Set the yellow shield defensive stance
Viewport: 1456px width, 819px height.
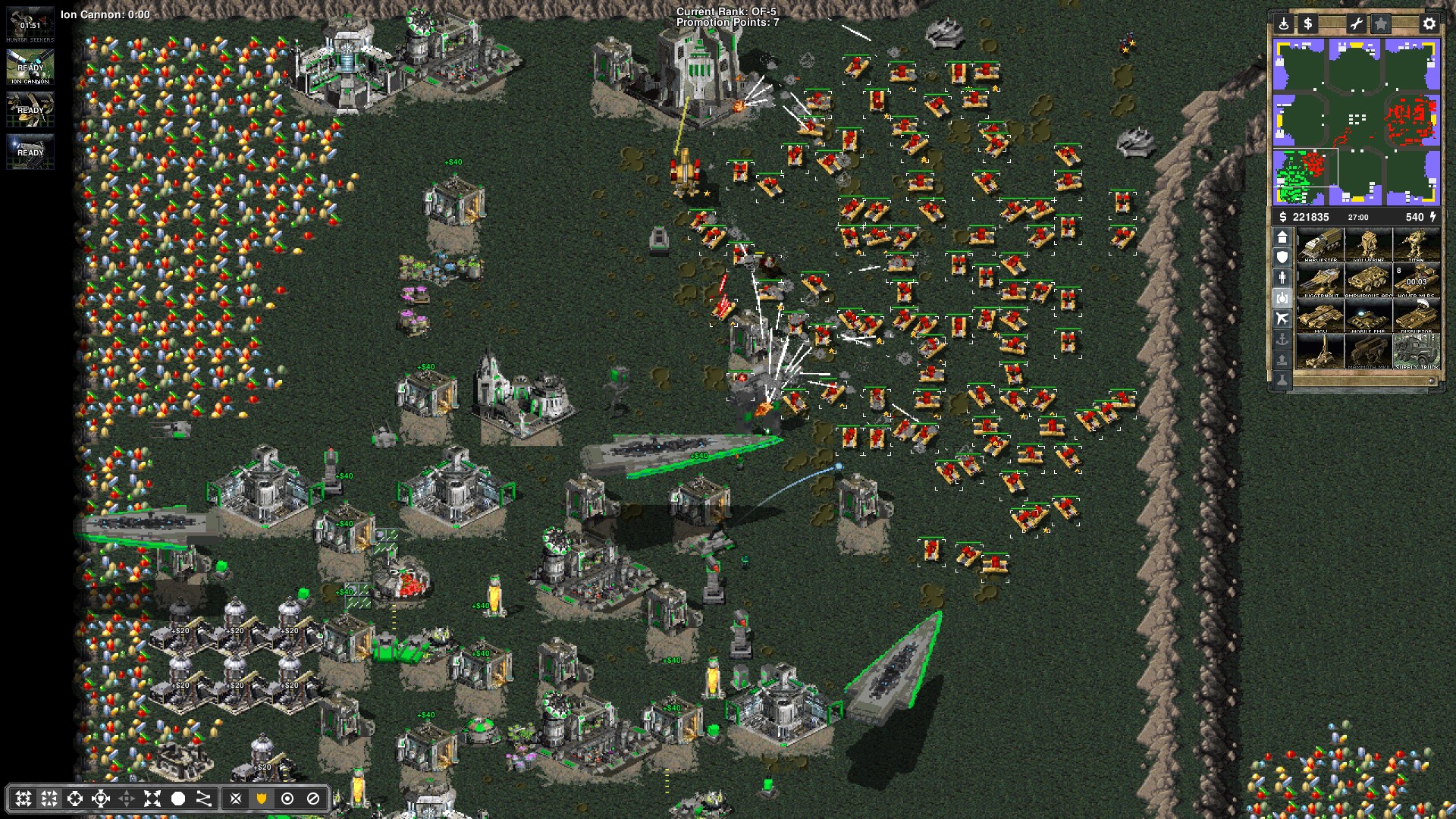click(x=262, y=799)
